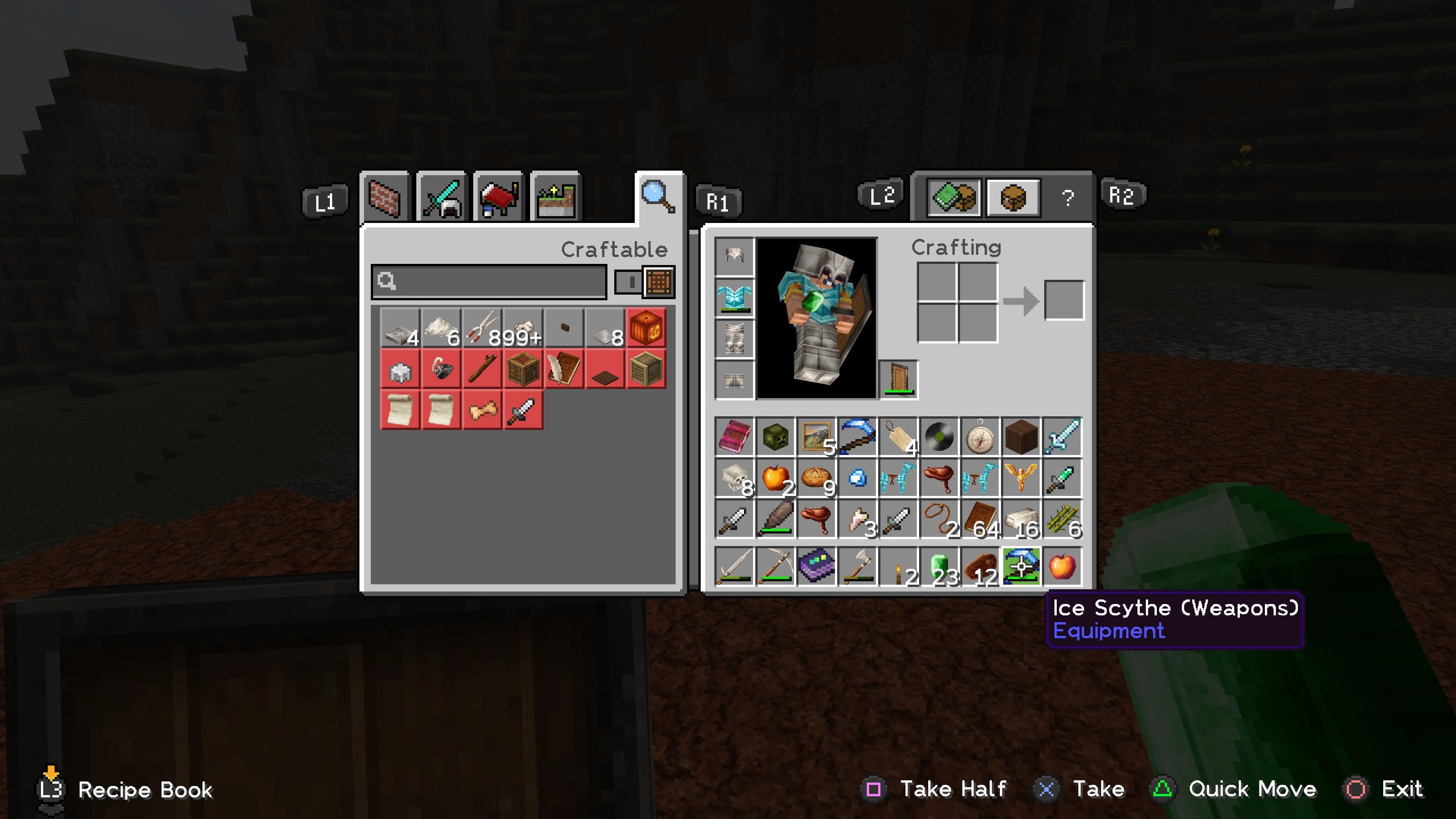Screen dimensions: 1456x819
Task: Pick up the music disc from inventory
Action: (939, 437)
